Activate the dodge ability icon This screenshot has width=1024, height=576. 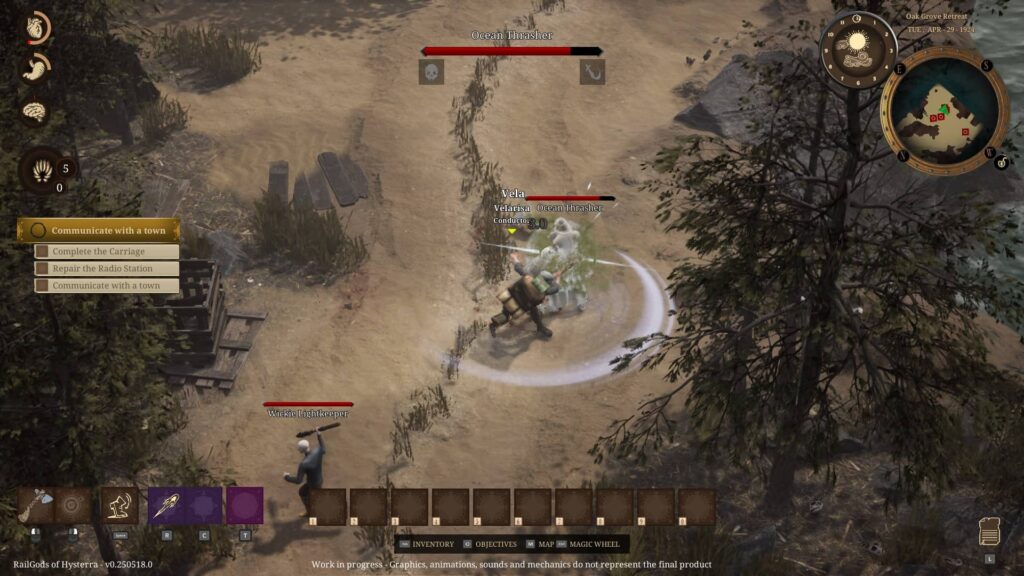click(x=119, y=505)
